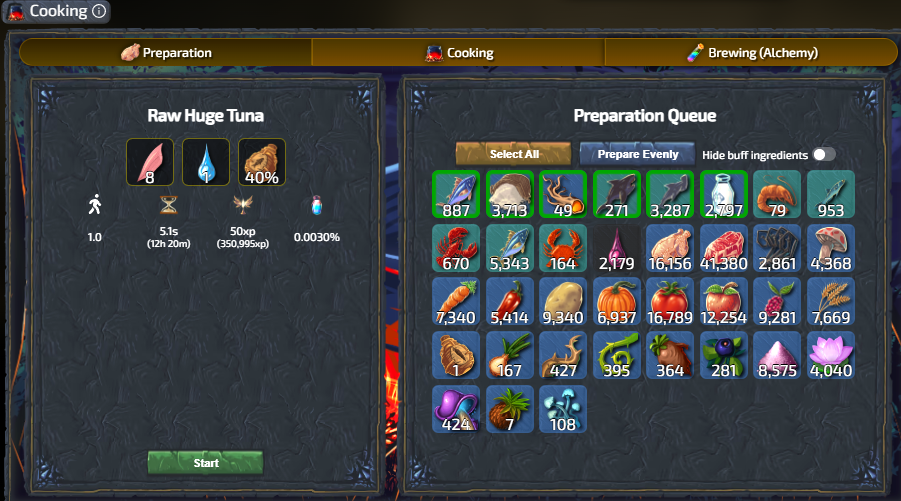
Task: Select the carrot ingredient slot
Action: click(x=457, y=302)
